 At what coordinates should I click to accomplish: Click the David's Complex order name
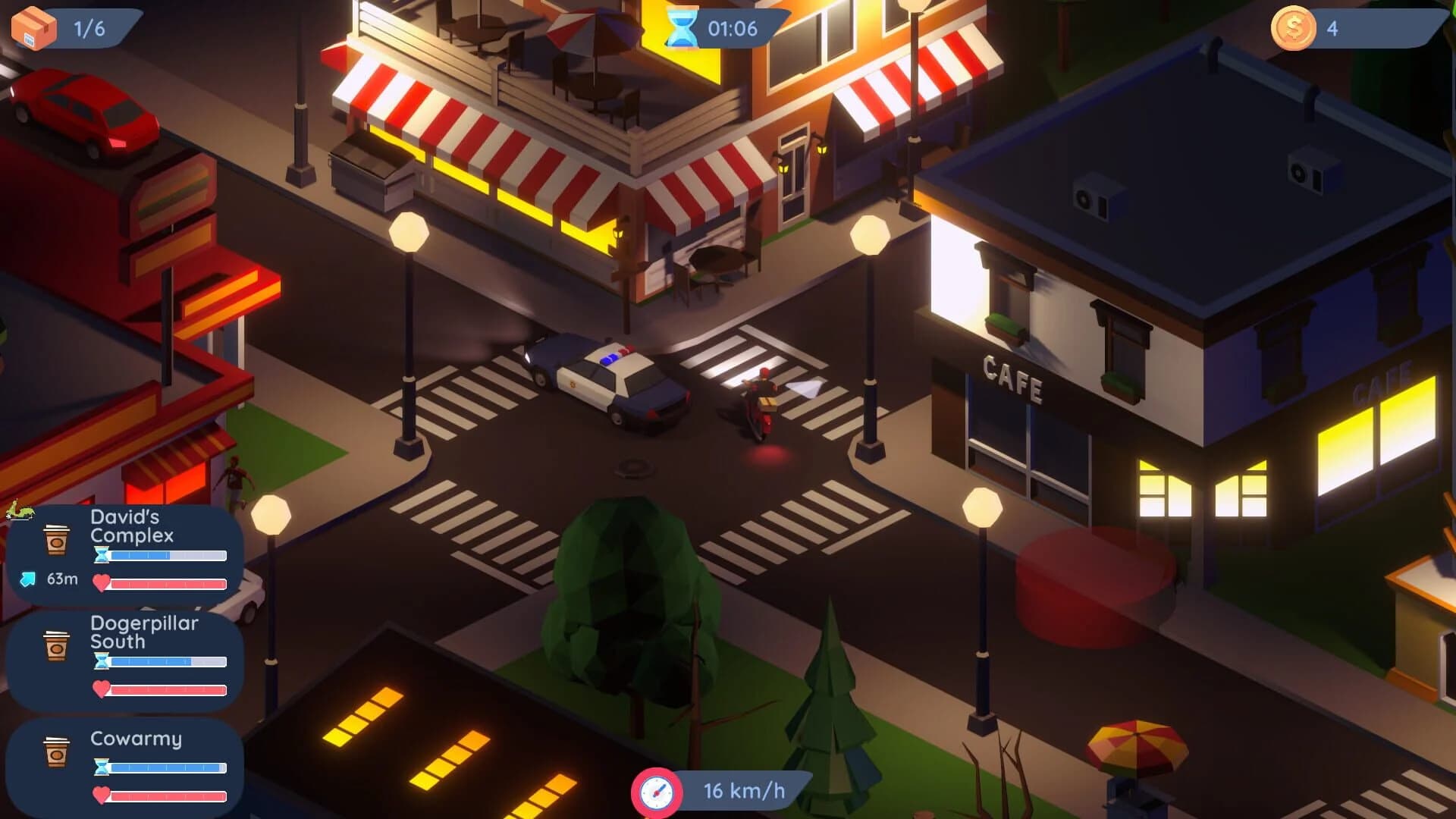click(x=131, y=527)
